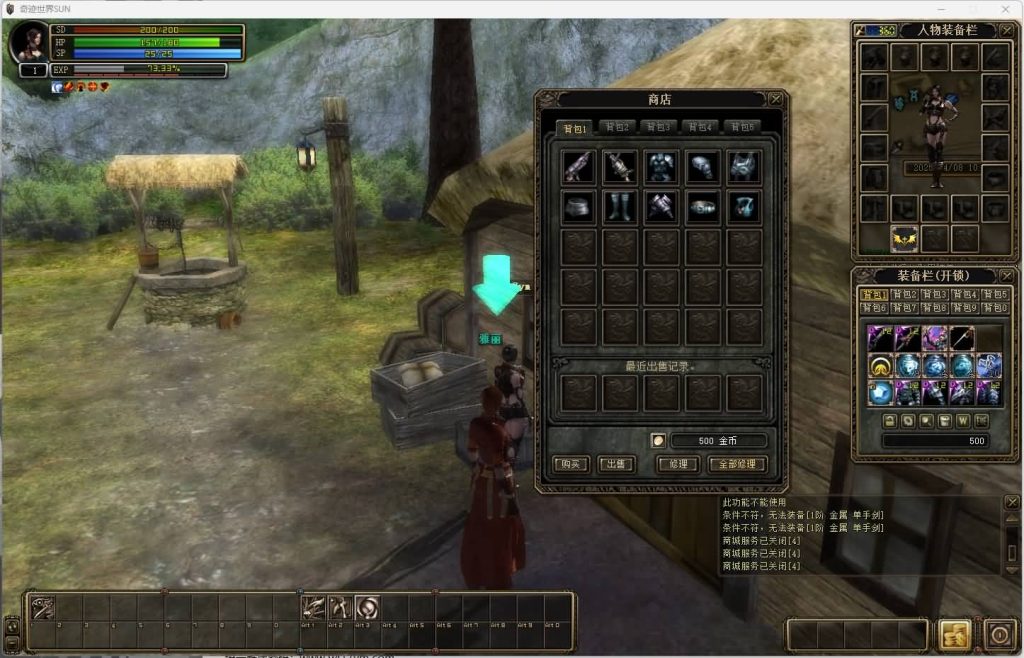Open shop tab 背包5
Image resolution: width=1024 pixels, height=658 pixels.
[741, 127]
